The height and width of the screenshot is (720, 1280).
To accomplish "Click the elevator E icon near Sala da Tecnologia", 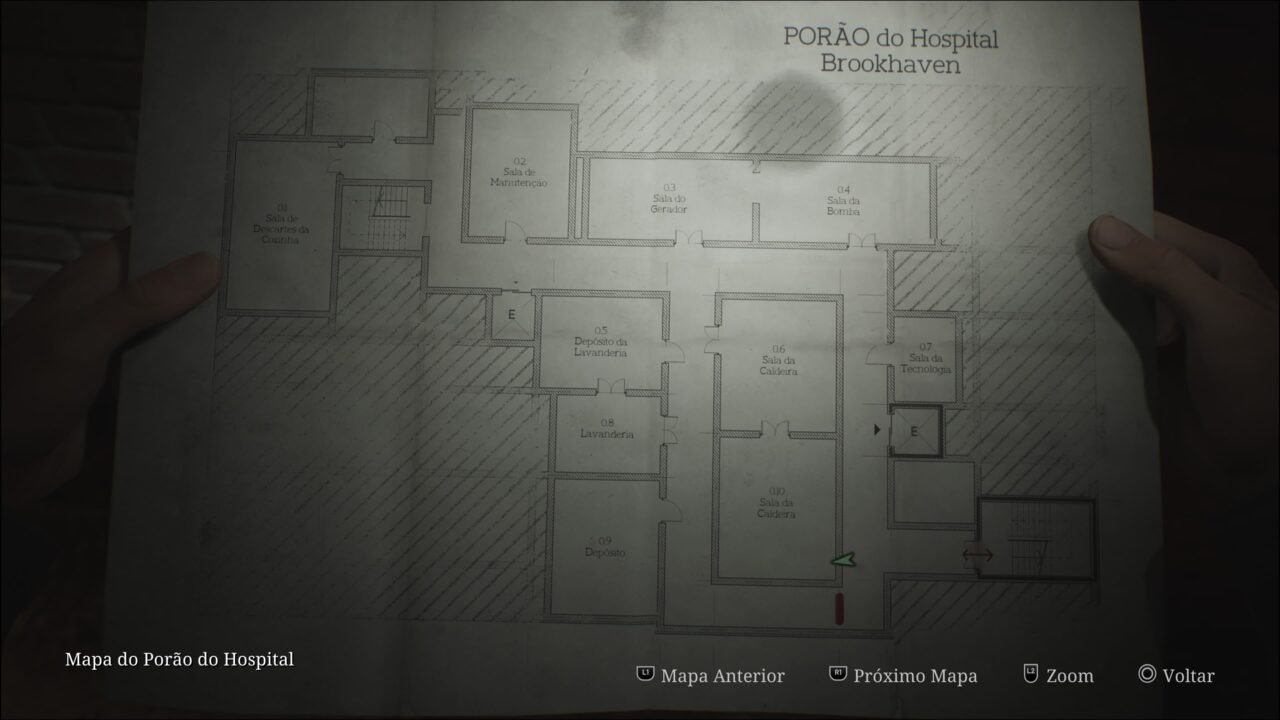I will tap(913, 430).
